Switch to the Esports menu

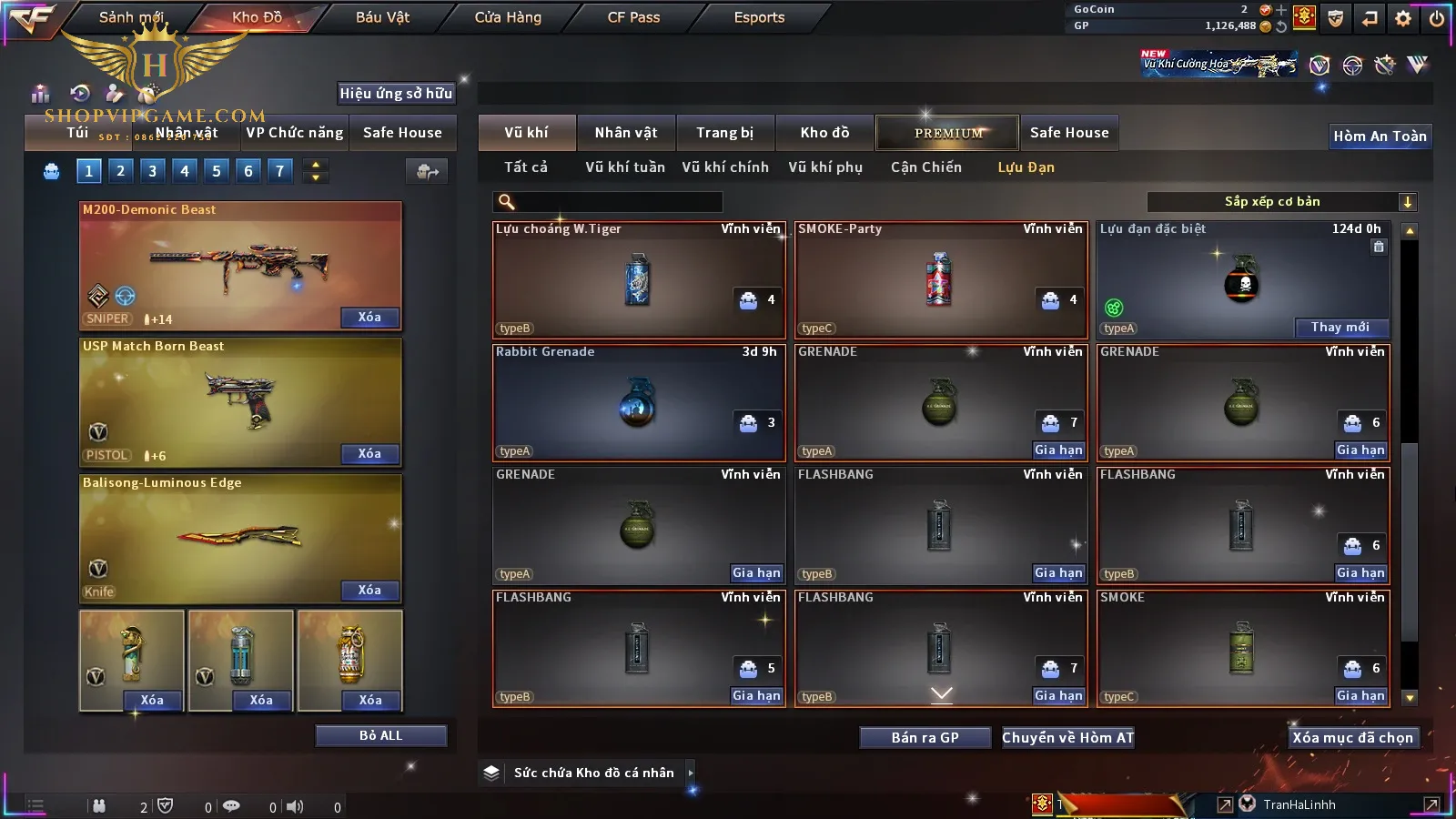tap(759, 17)
